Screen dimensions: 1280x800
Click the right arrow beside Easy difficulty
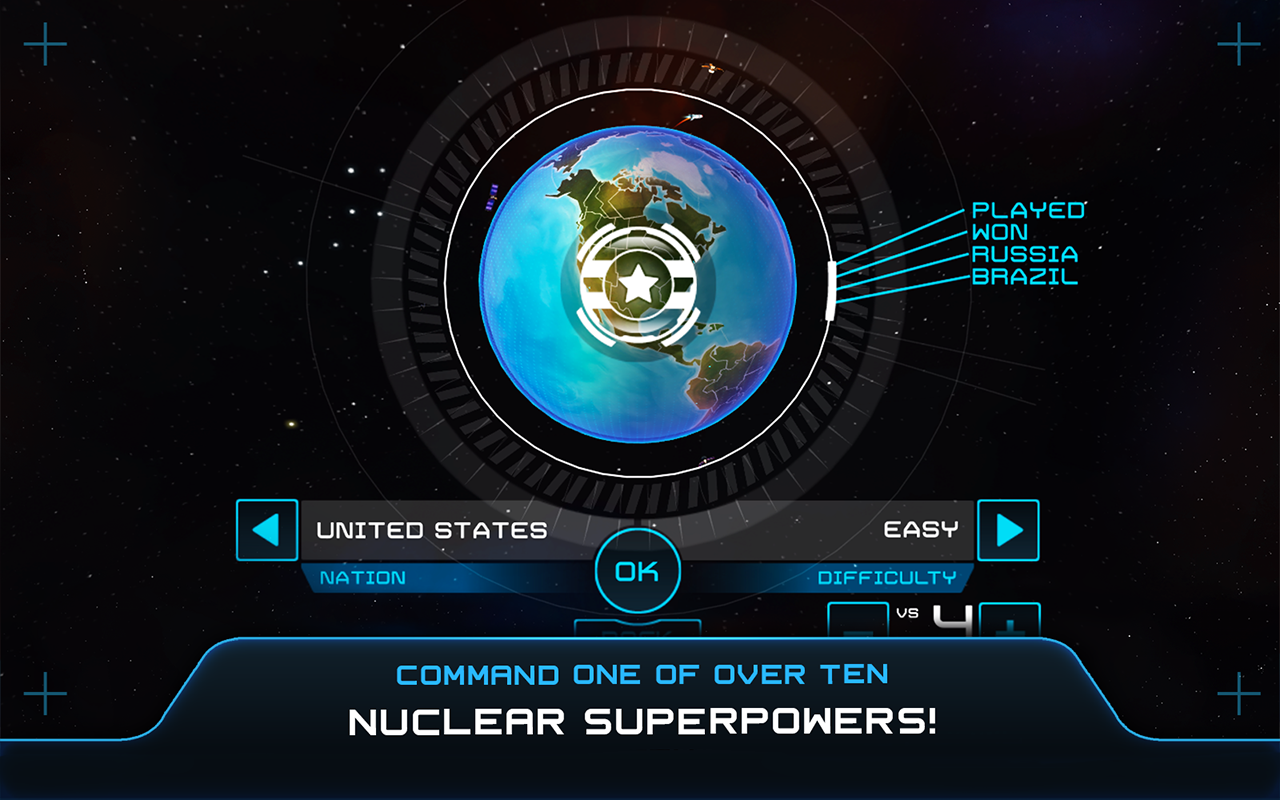click(1008, 530)
